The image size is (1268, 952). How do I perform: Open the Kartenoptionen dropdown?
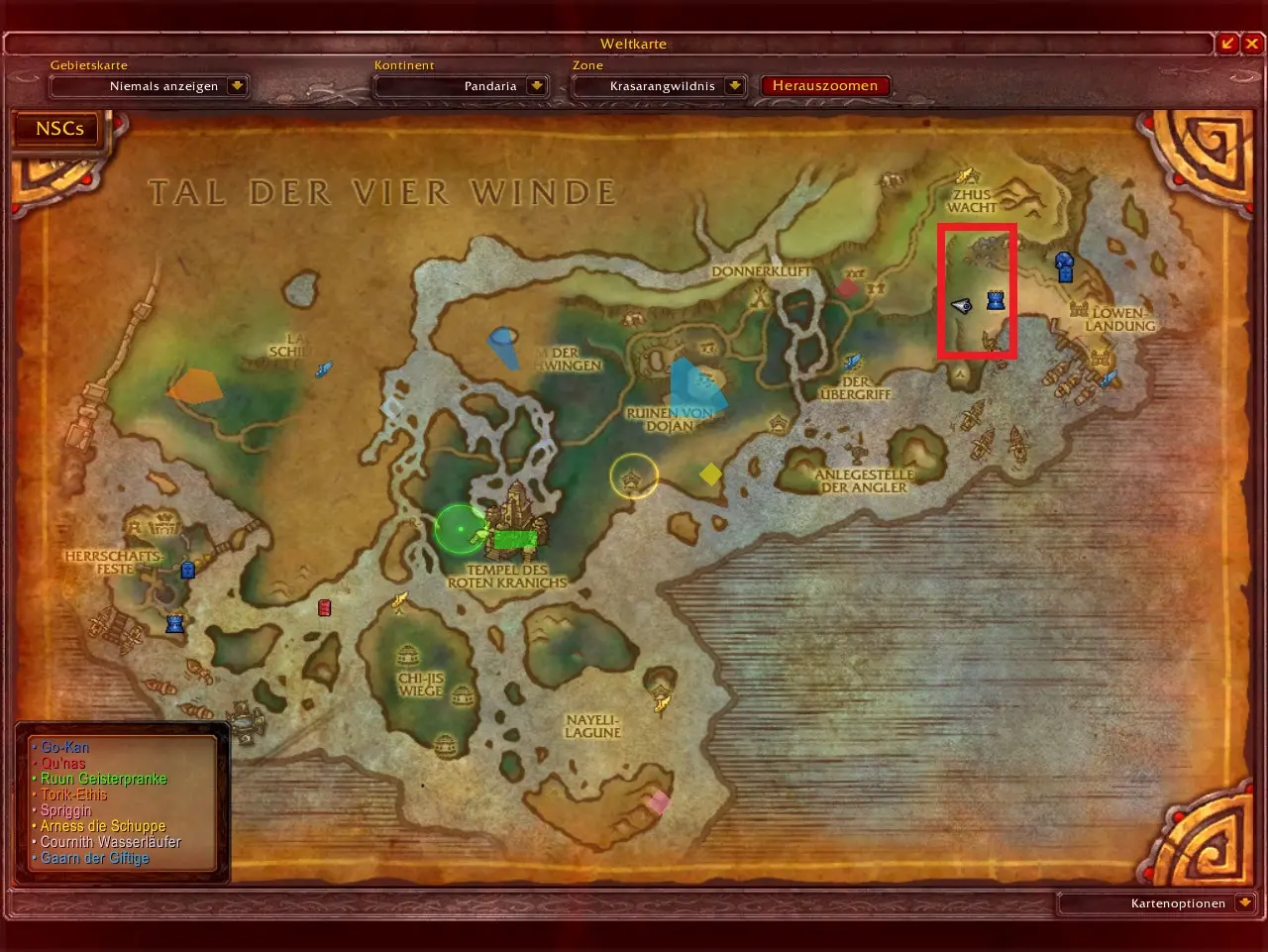click(x=1245, y=903)
